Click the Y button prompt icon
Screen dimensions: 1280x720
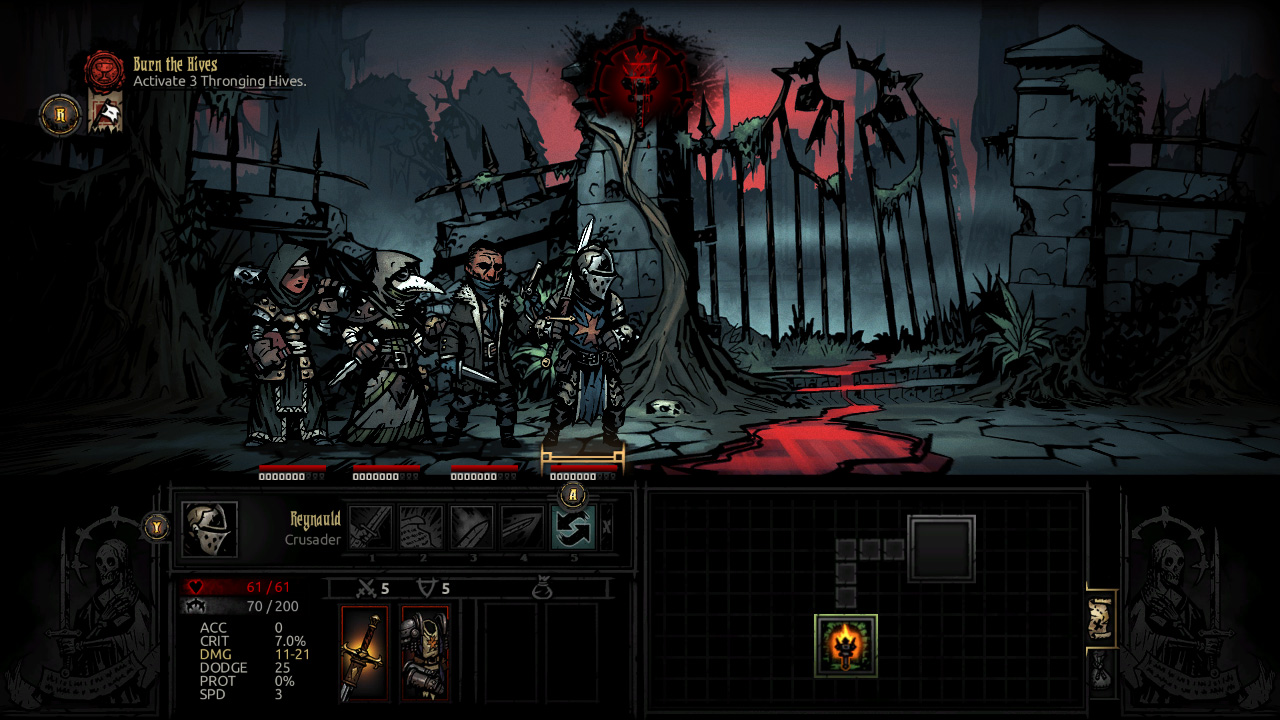[157, 526]
